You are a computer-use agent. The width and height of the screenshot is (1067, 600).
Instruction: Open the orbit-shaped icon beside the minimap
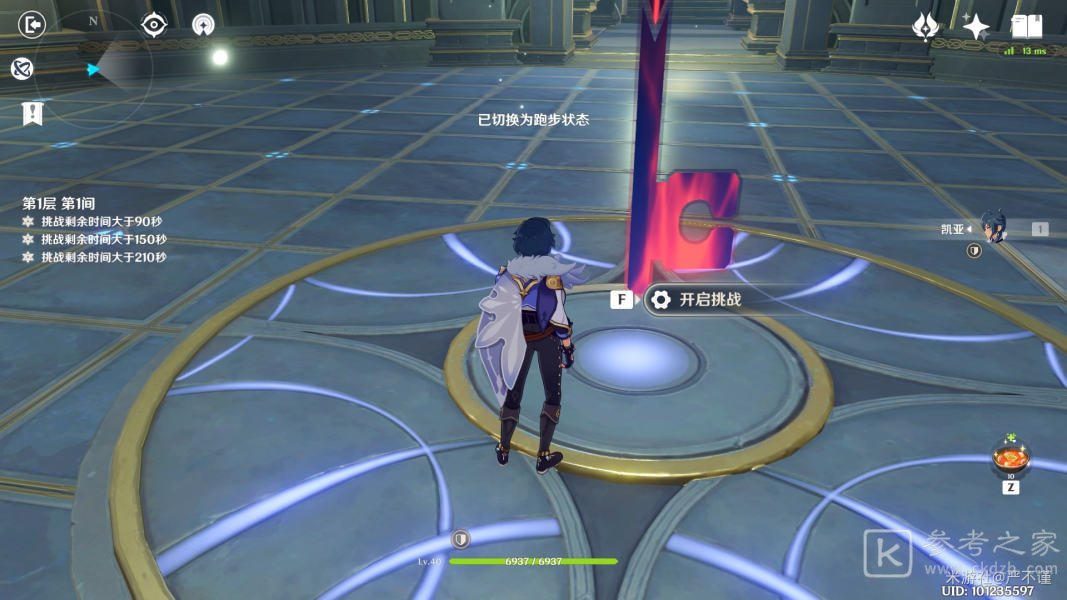(23, 68)
